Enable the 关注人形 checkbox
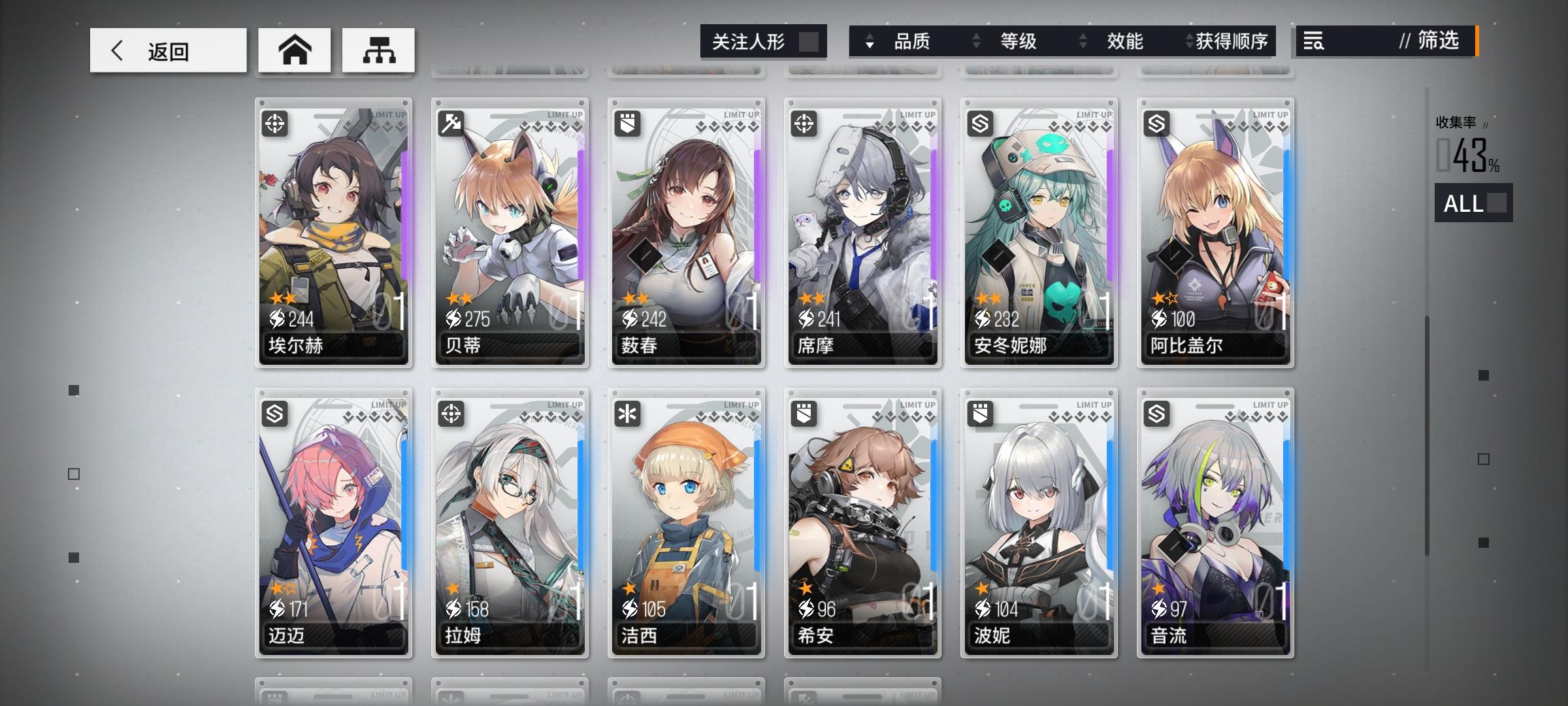This screenshot has width=1568, height=706. [810, 41]
